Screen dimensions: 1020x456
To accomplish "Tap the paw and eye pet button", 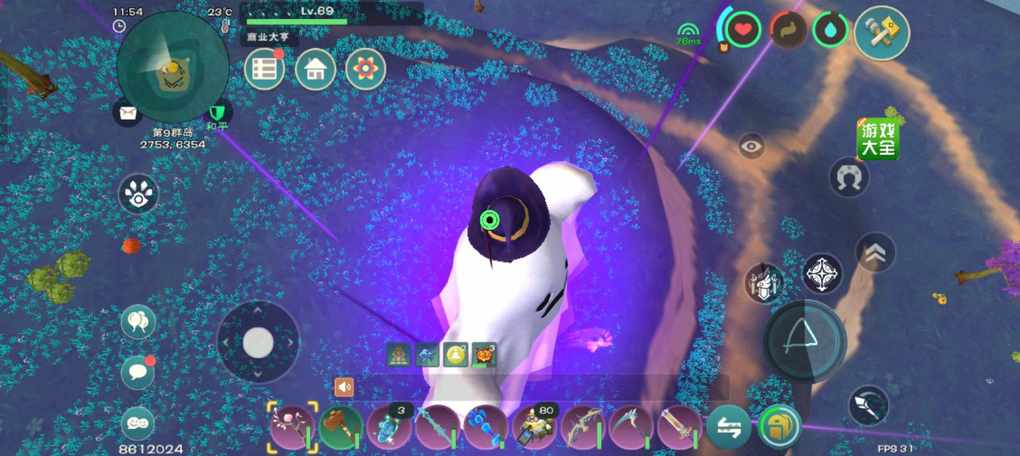I will 138,194.
